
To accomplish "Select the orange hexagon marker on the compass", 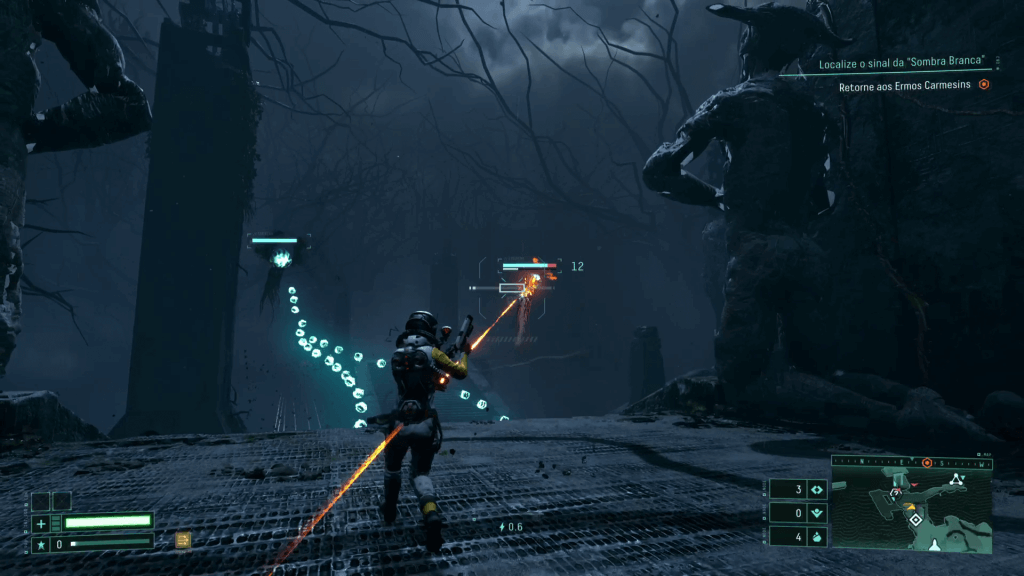I will coord(927,463).
